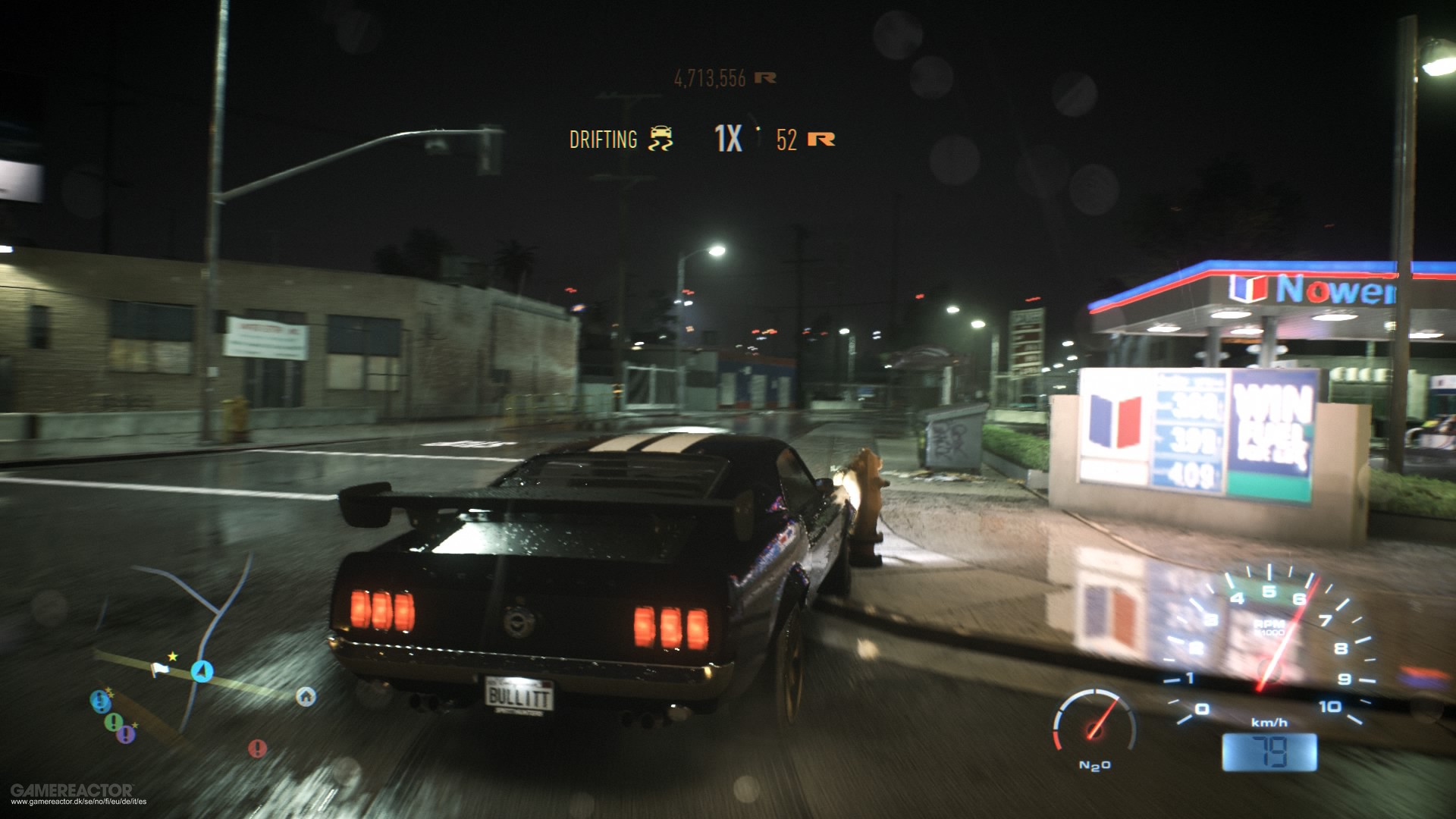1456x819 pixels.
Task: Click the R rep icon next to the score
Action: pyautogui.click(x=767, y=77)
